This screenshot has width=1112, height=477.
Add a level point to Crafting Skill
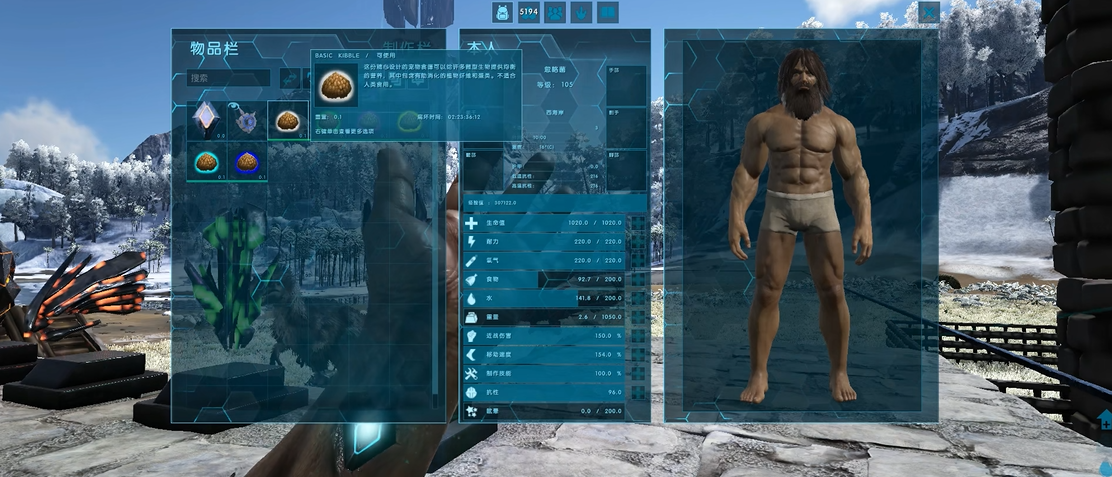(x=637, y=373)
